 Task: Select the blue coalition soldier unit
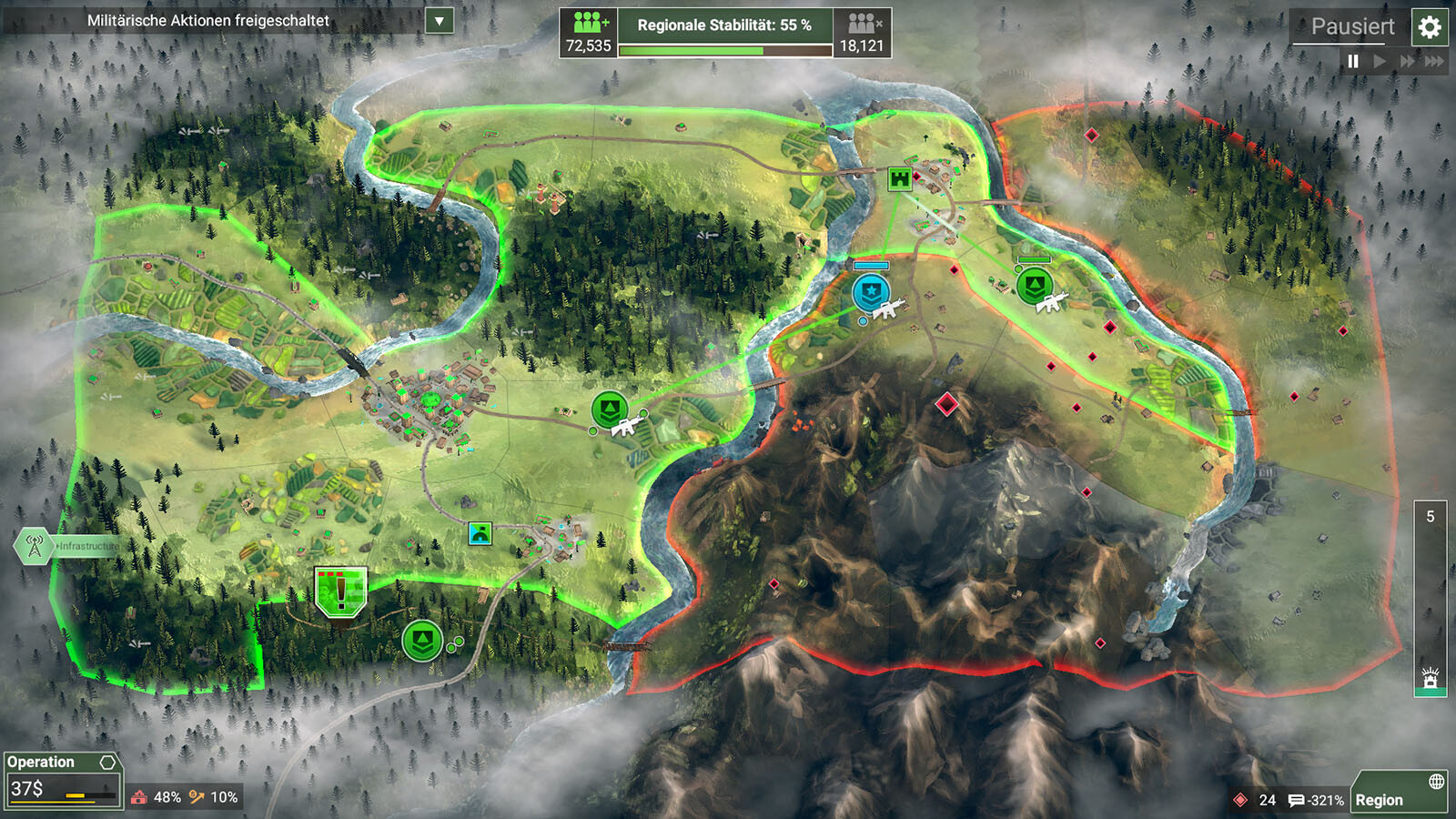click(871, 293)
